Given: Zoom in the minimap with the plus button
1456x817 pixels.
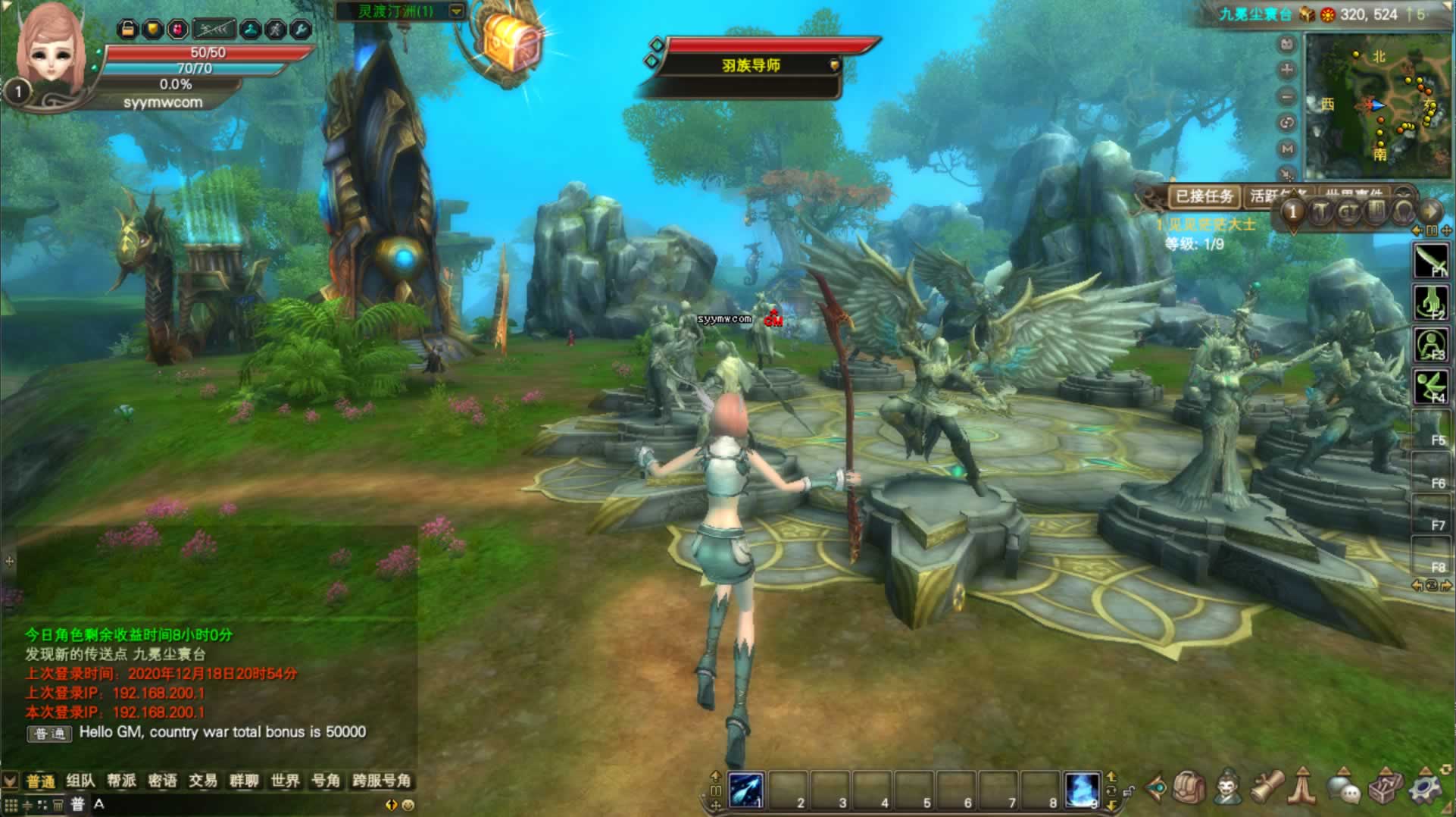Looking at the screenshot, I should point(1286,70).
